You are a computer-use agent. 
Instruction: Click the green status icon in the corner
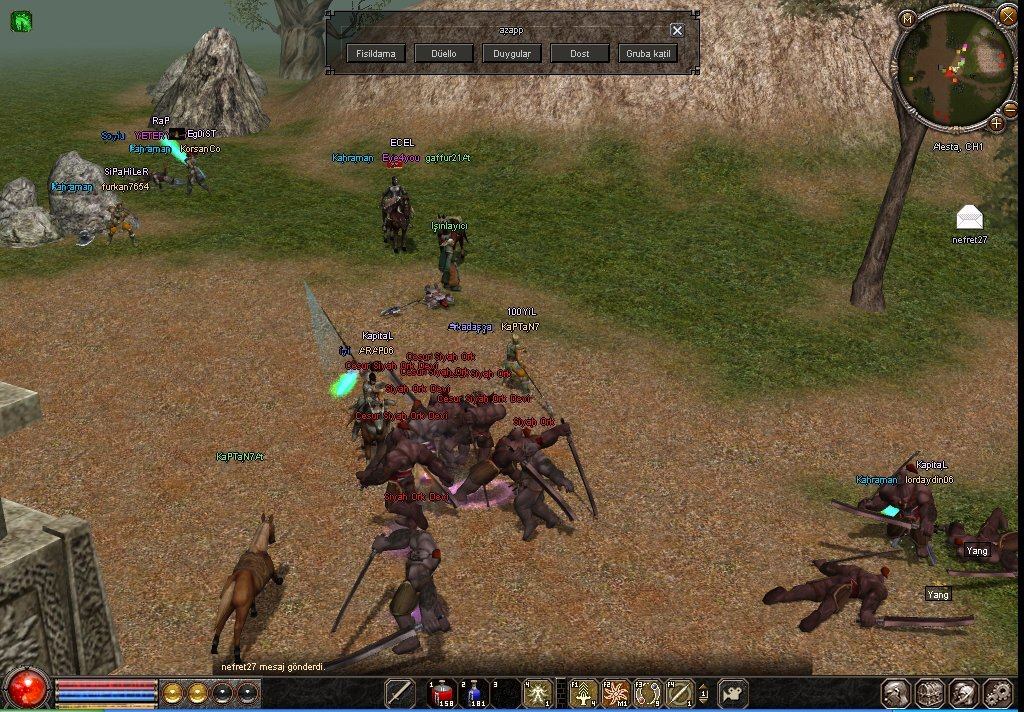click(21, 20)
